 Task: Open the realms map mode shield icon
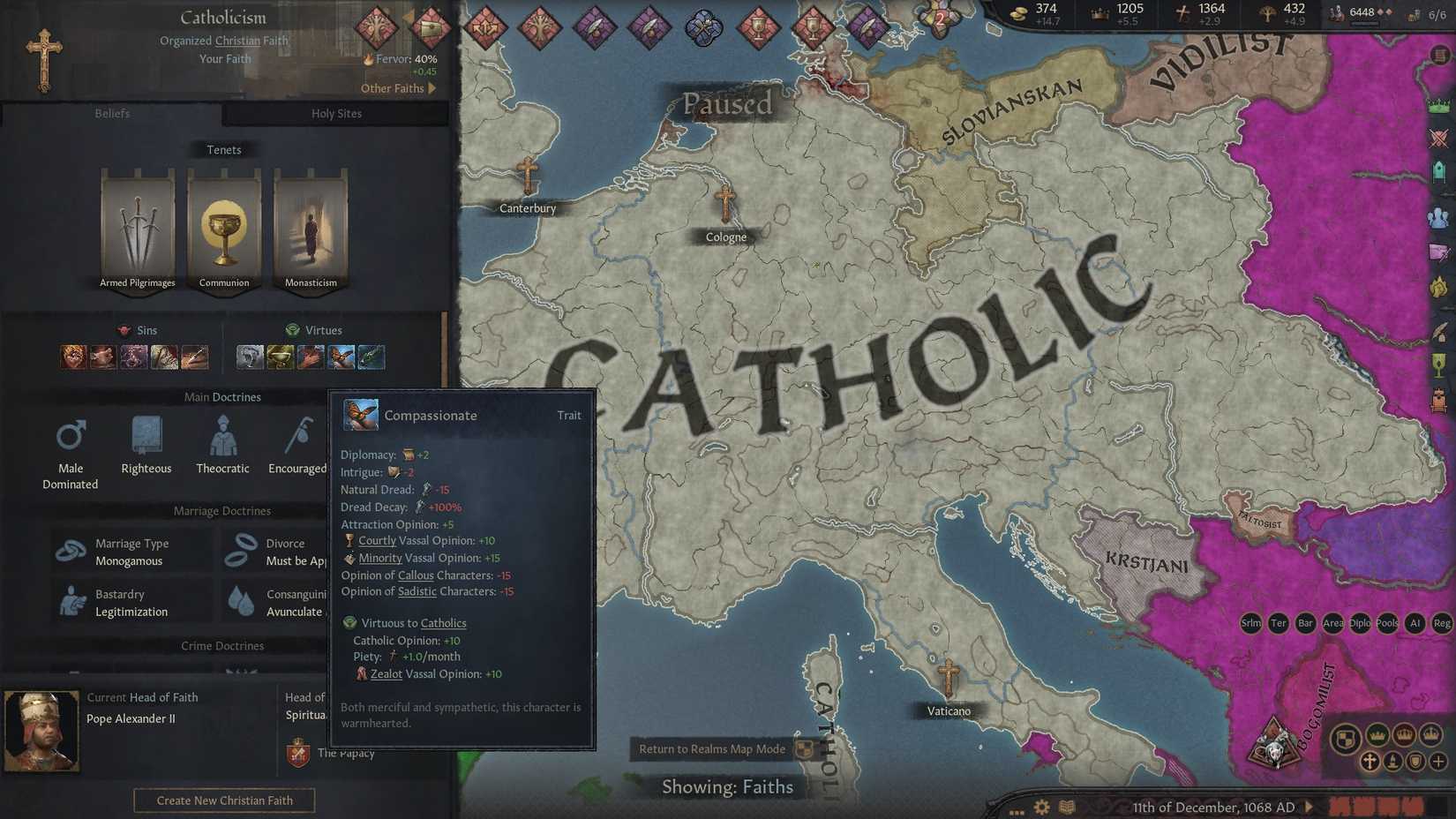coord(1347,740)
